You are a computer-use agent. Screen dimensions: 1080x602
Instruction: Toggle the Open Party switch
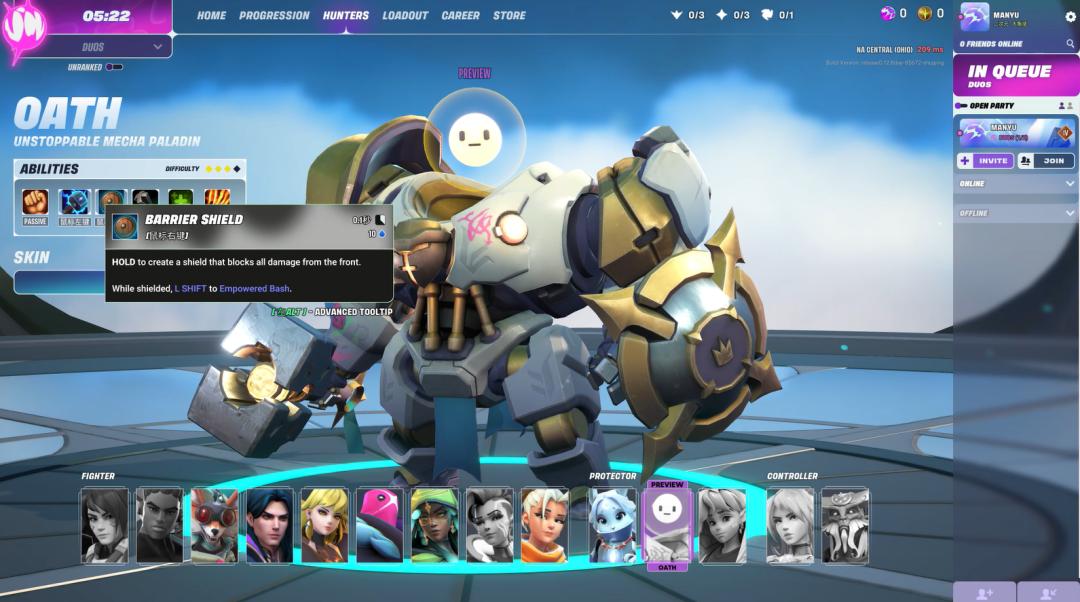(x=961, y=106)
